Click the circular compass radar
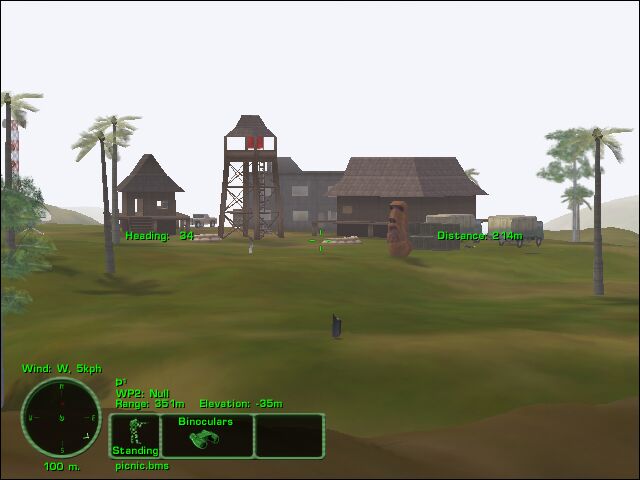This screenshot has height=480, width=640. [x=61, y=418]
